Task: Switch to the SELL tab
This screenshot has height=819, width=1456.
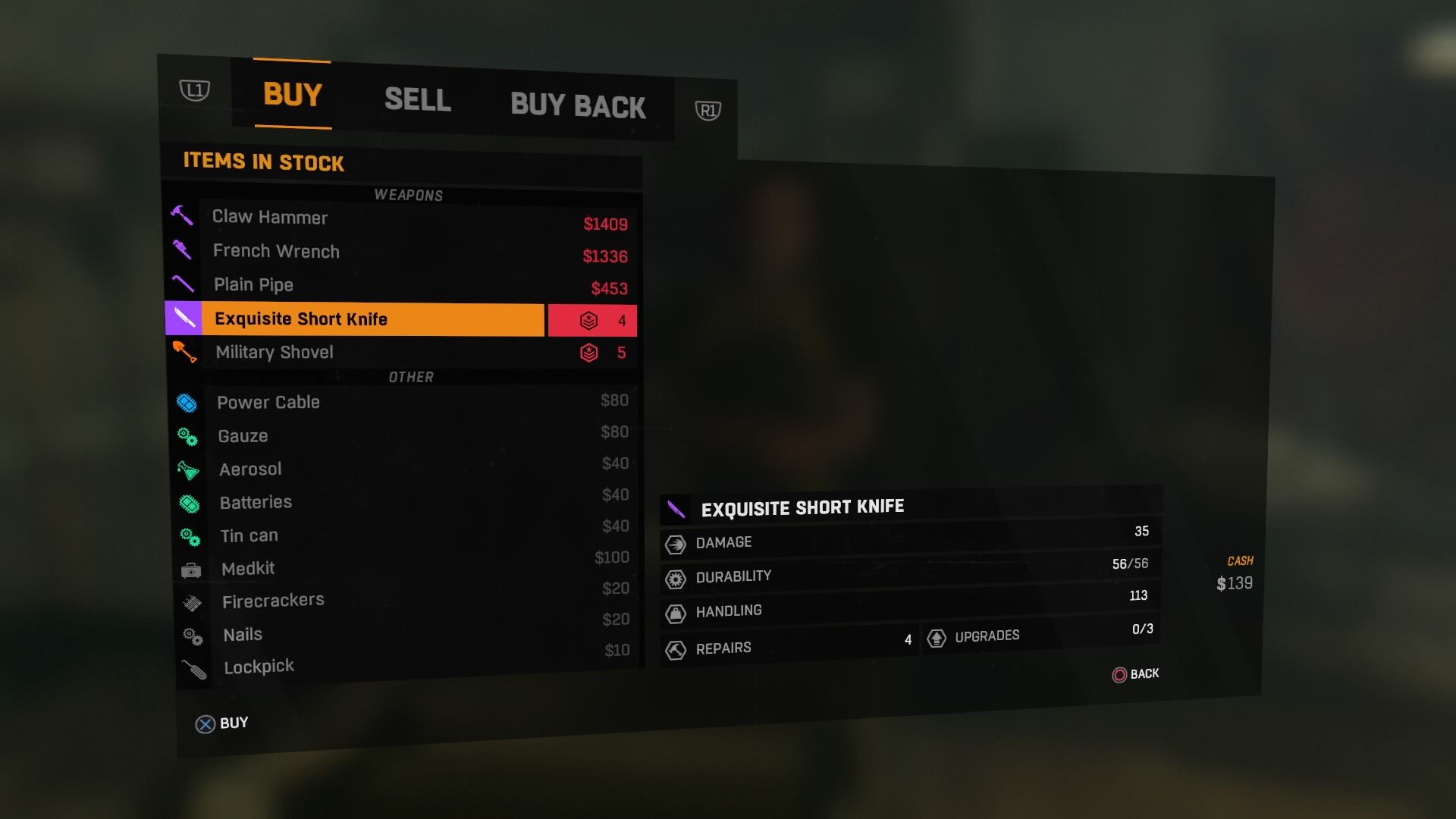Action: coord(417,99)
